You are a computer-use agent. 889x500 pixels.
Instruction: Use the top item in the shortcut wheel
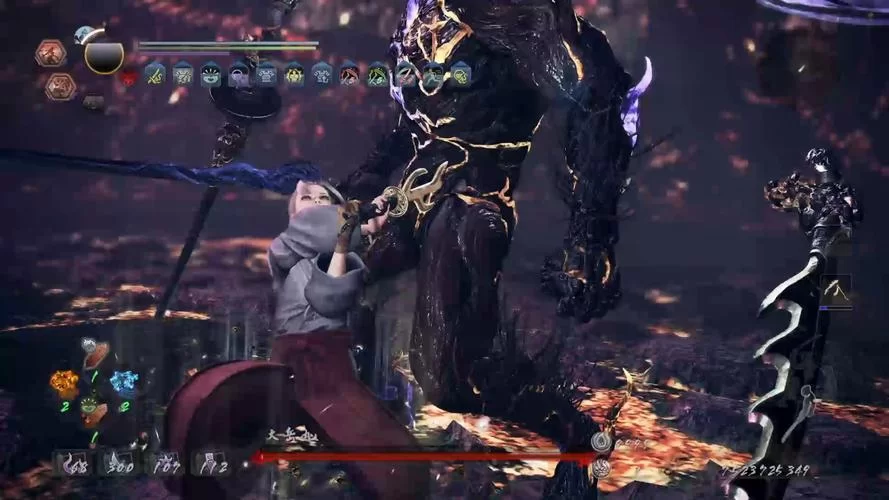[x=95, y=354]
